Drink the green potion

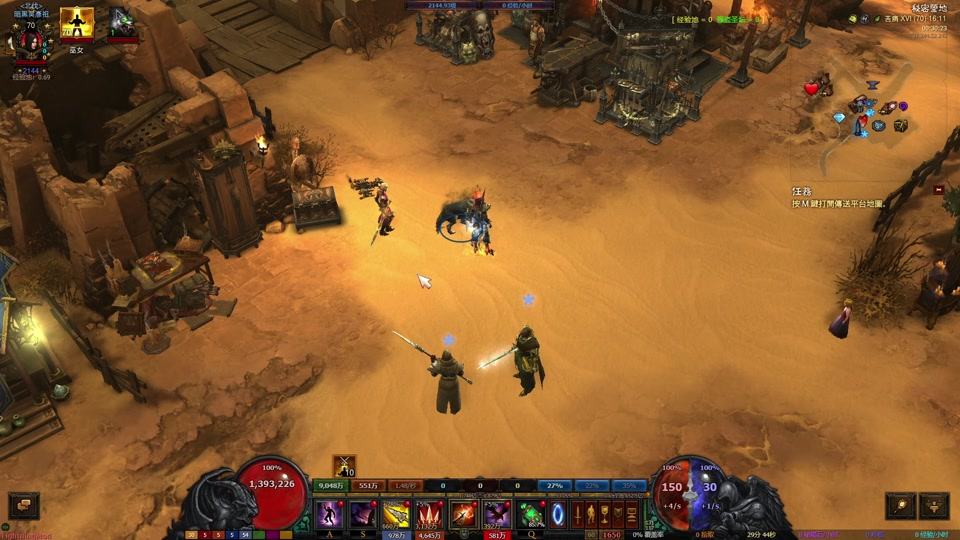(x=531, y=514)
